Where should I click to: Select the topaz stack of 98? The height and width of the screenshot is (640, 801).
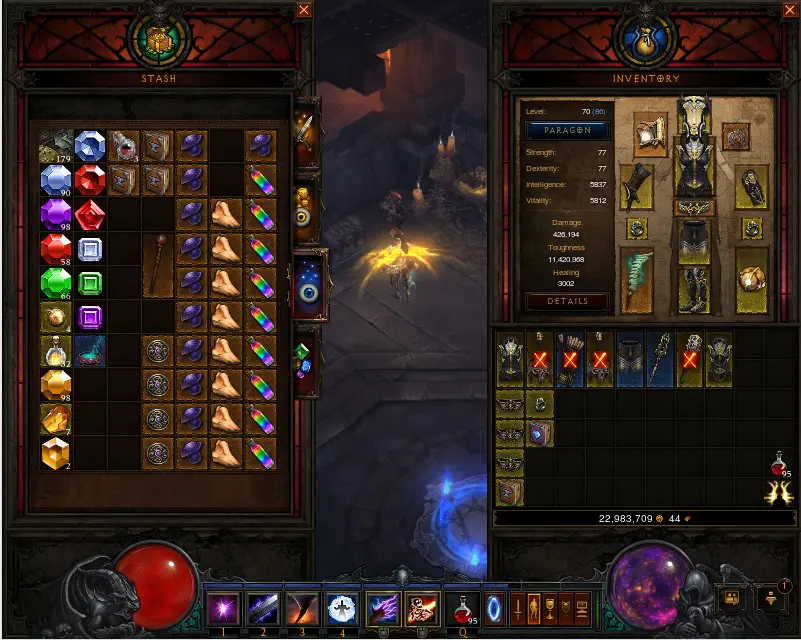[55, 385]
